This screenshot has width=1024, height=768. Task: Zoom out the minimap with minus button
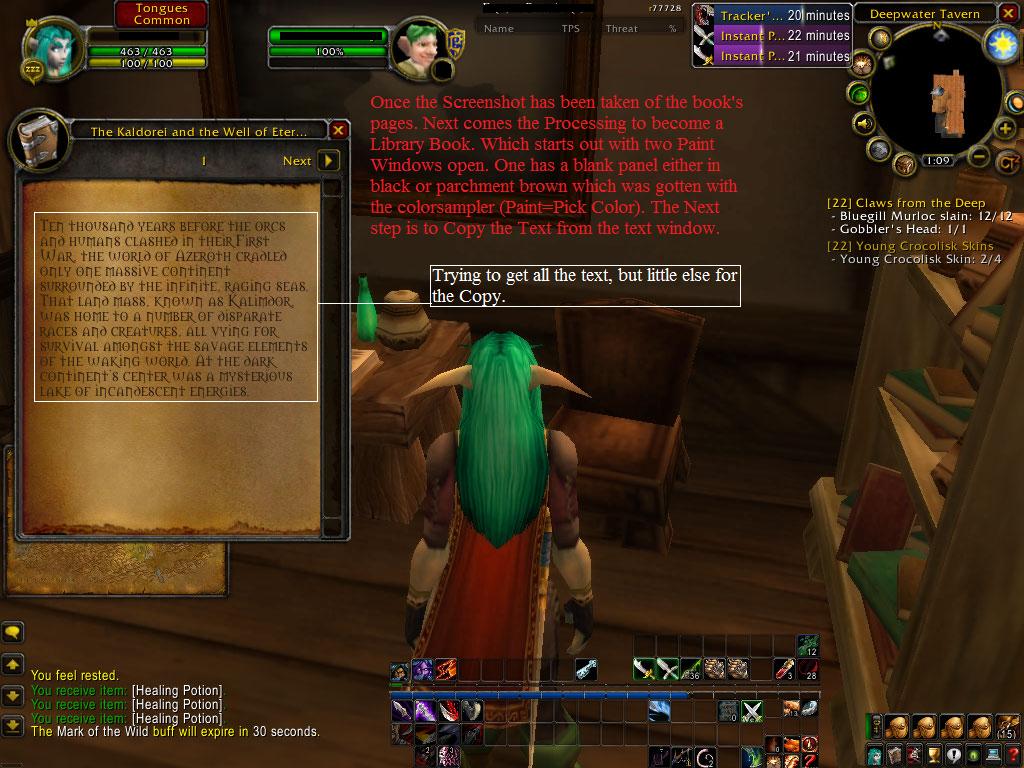[980, 157]
